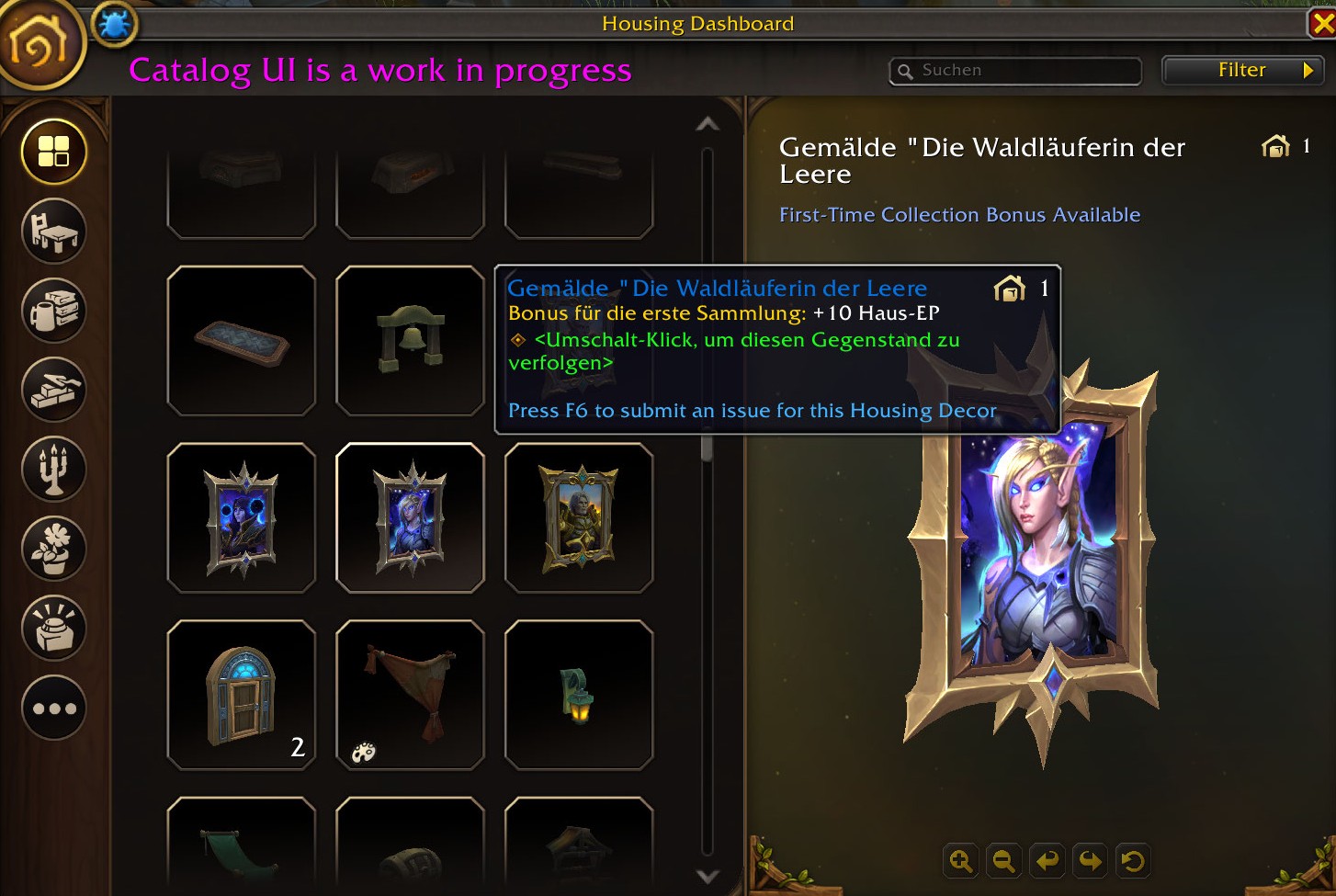The image size is (1336, 896).
Task: Pick the green wall lantern item
Action: click(x=579, y=696)
